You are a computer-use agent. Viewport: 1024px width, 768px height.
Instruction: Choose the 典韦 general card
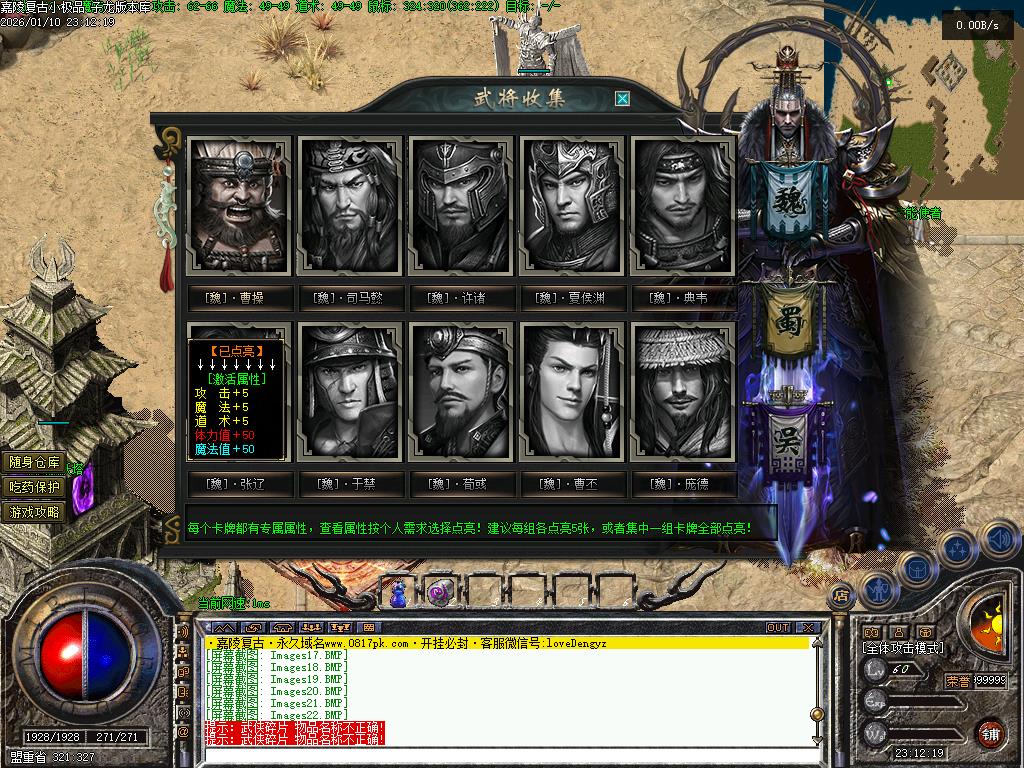click(x=684, y=207)
